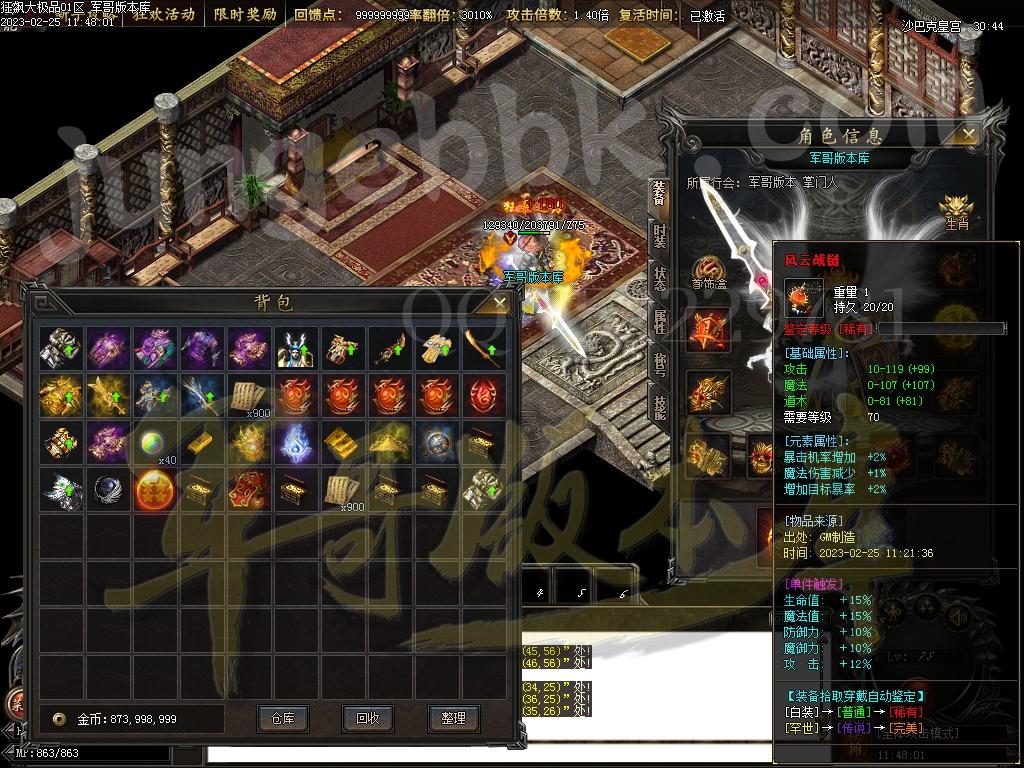Open the 技能 skills tab
Screen dimensions: 1024x768
click(x=659, y=405)
